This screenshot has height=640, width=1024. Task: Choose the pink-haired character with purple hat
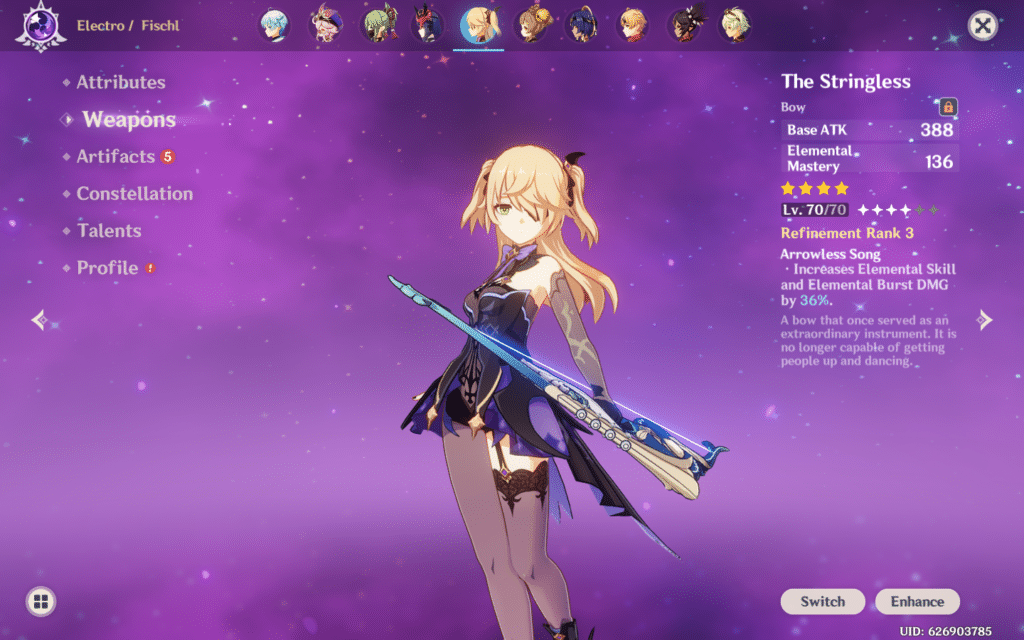tap(325, 25)
